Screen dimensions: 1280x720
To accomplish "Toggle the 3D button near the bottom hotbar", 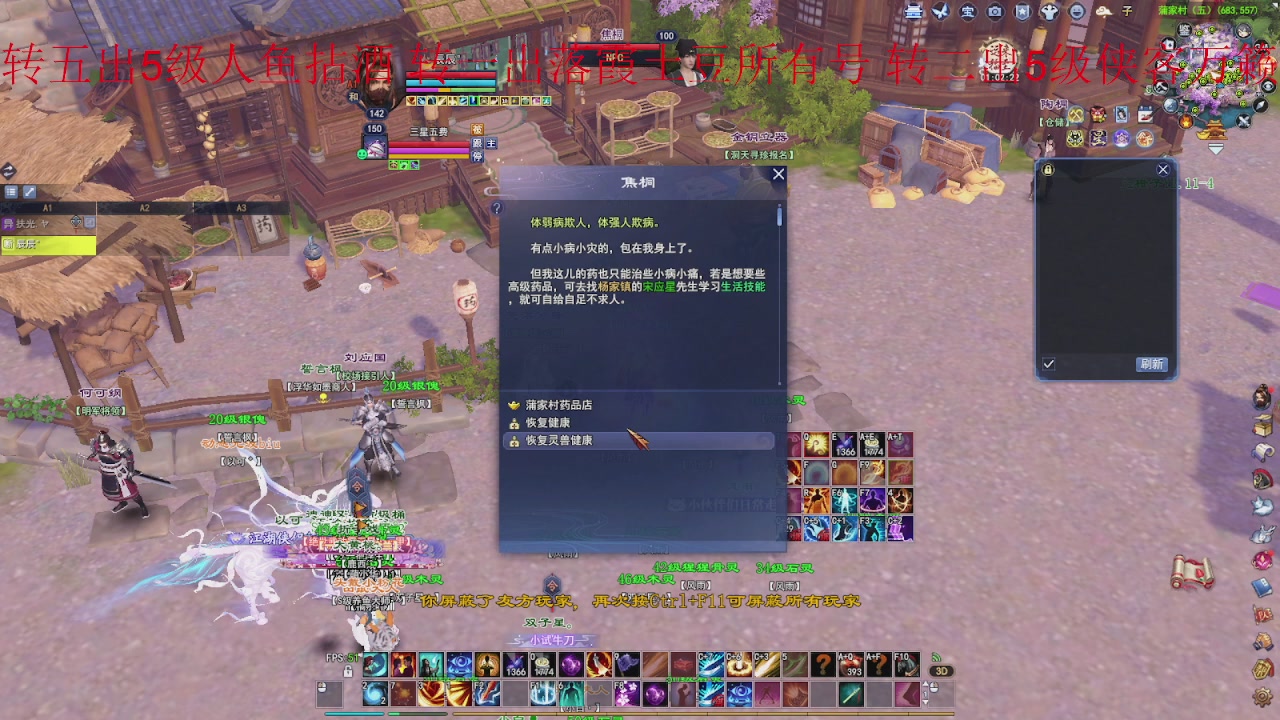I will (x=940, y=671).
